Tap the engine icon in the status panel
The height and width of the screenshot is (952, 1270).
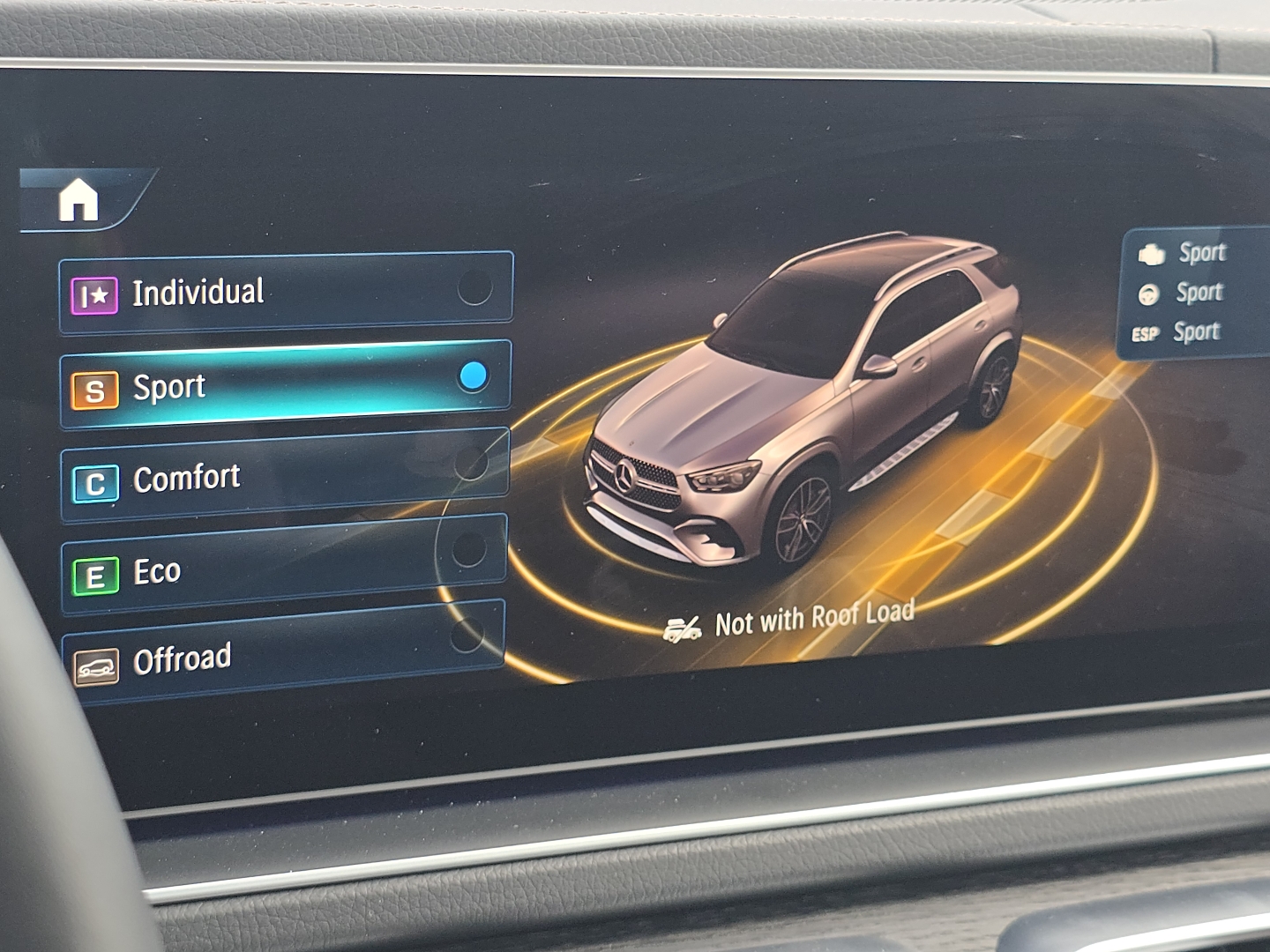(x=1149, y=252)
